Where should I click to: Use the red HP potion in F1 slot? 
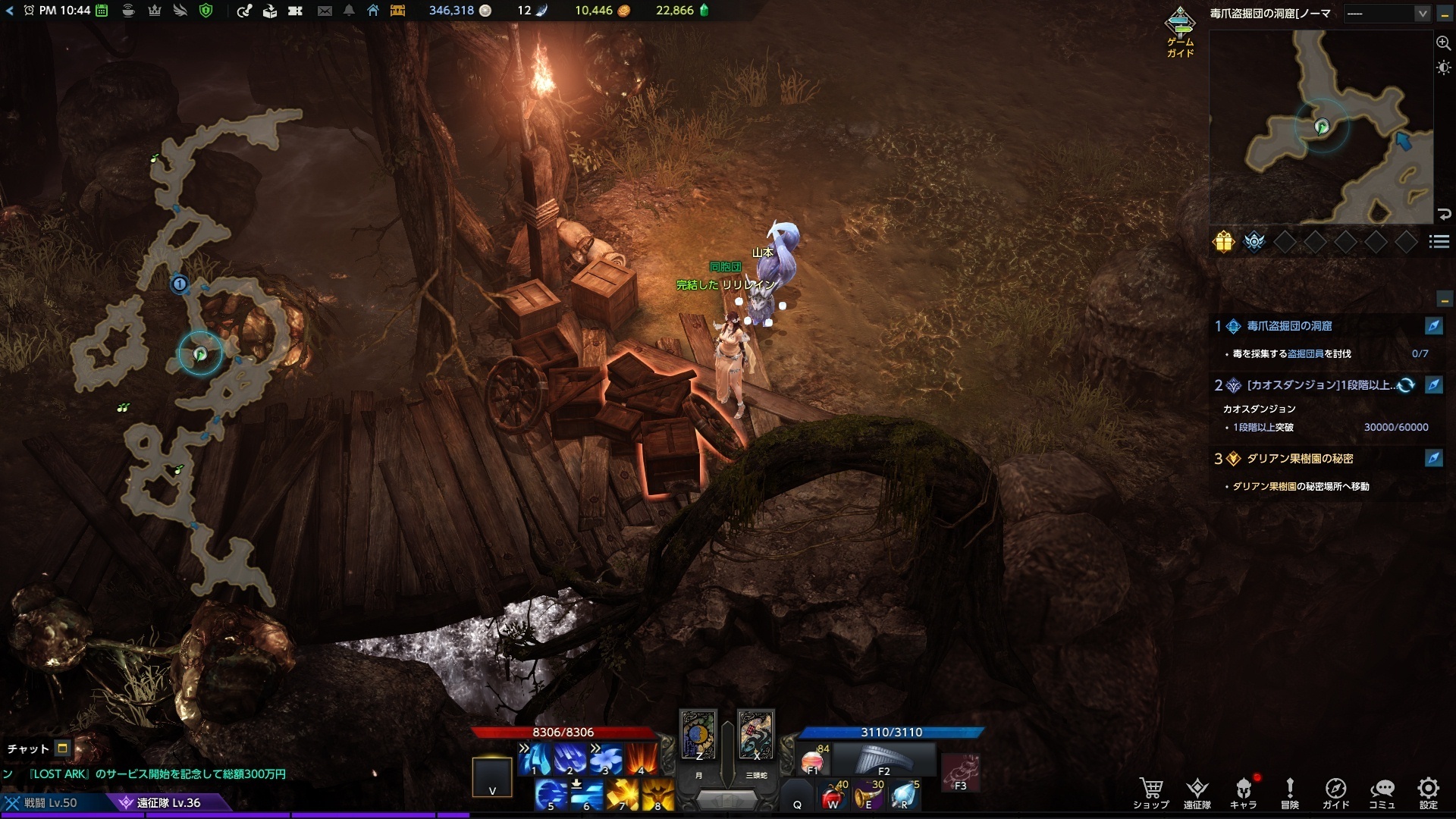point(814,760)
